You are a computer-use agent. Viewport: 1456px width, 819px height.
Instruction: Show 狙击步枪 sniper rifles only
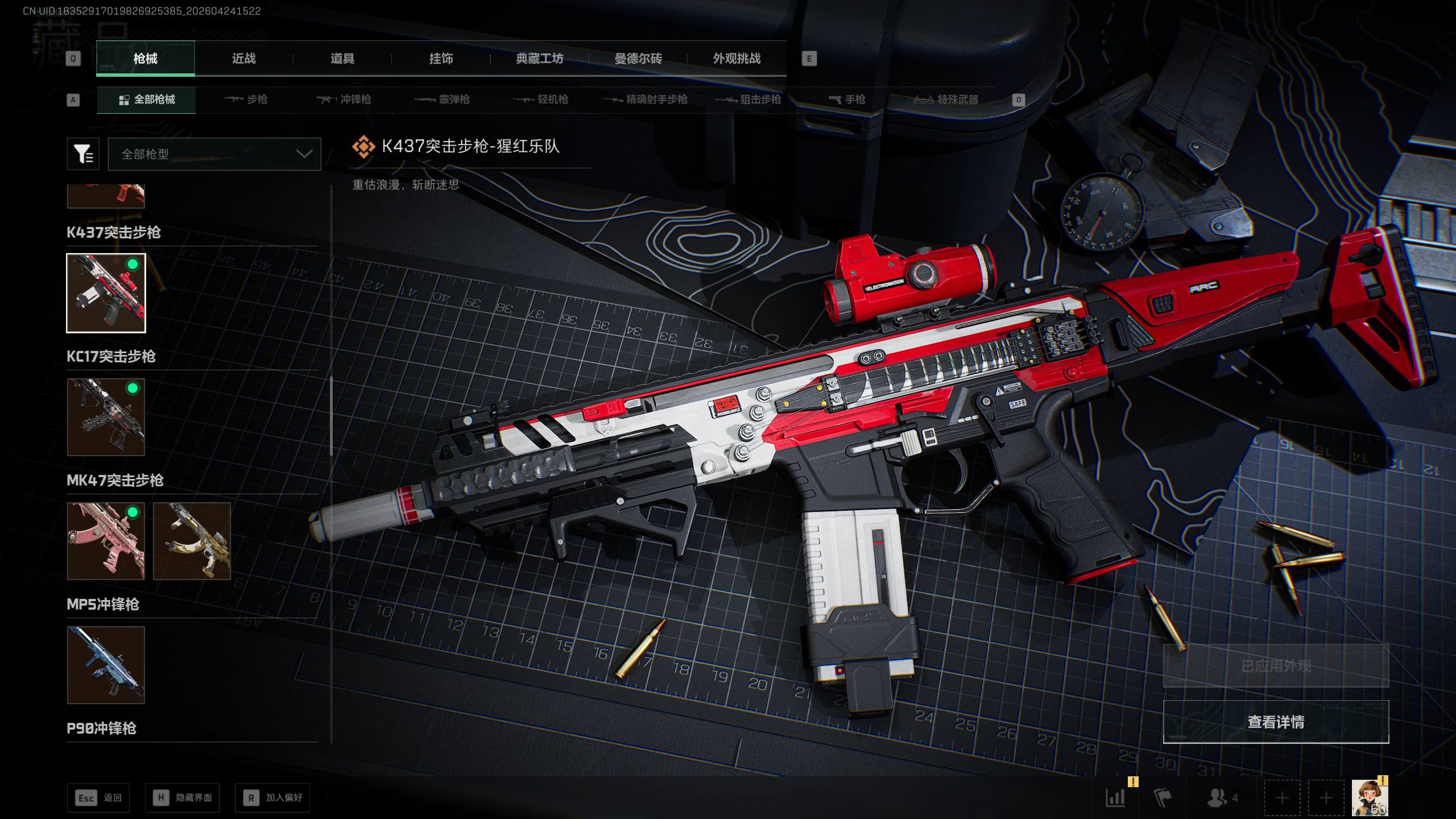coord(748,100)
